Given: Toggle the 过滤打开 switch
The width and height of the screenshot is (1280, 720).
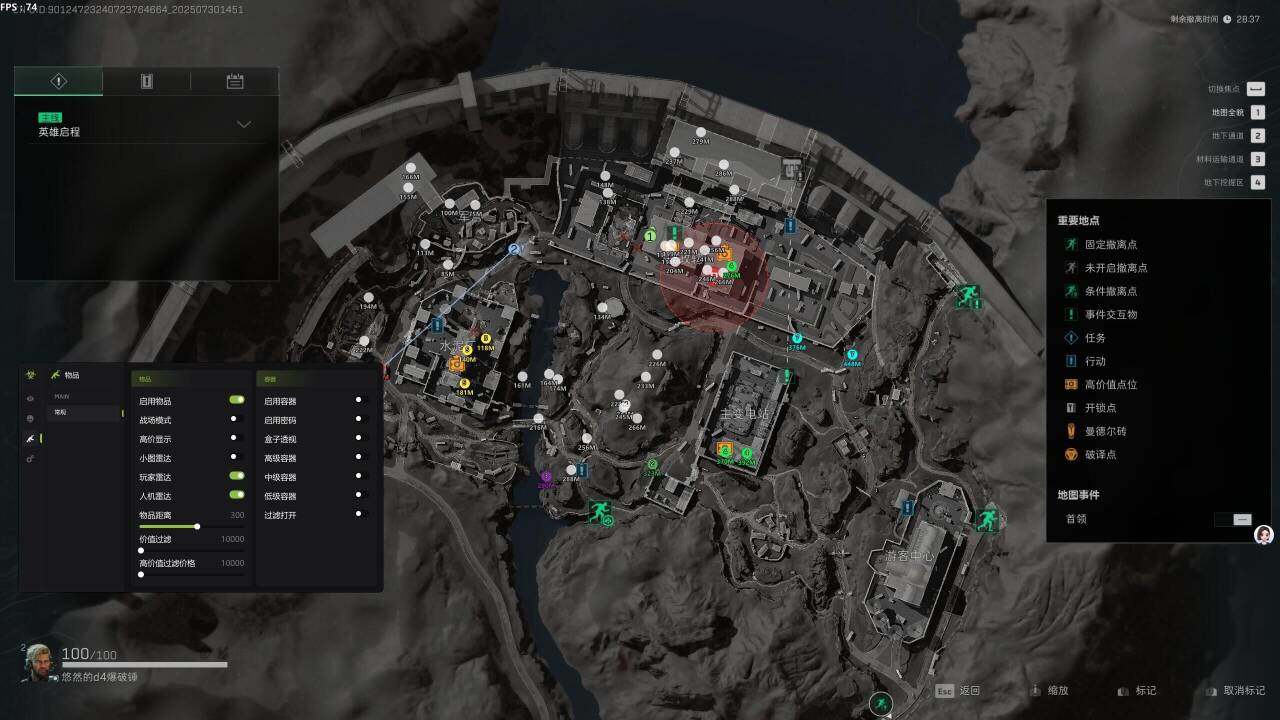Looking at the screenshot, I should tap(361, 514).
